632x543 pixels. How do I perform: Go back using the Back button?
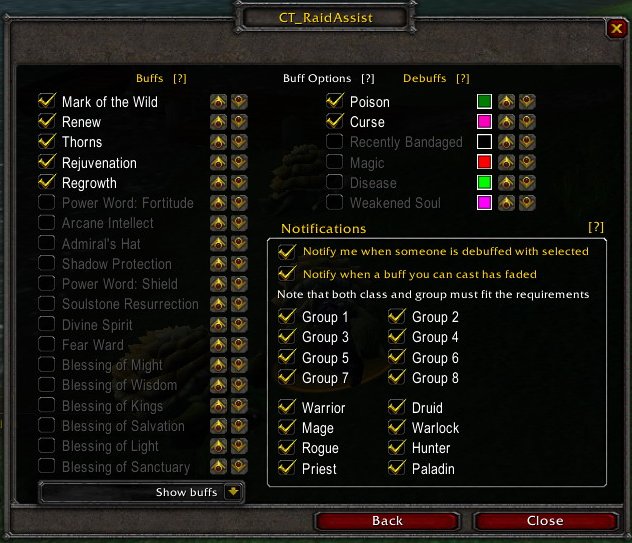point(387,521)
